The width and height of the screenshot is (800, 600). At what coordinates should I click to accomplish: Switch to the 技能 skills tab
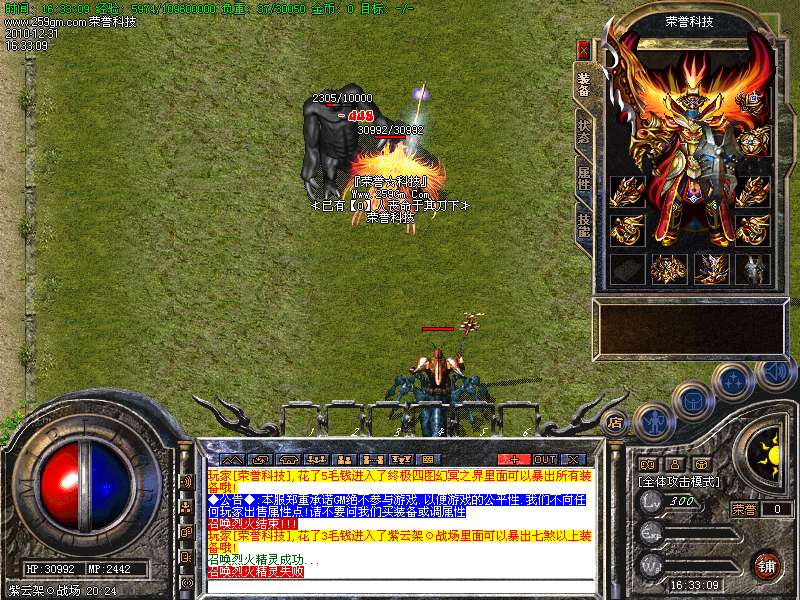click(583, 224)
